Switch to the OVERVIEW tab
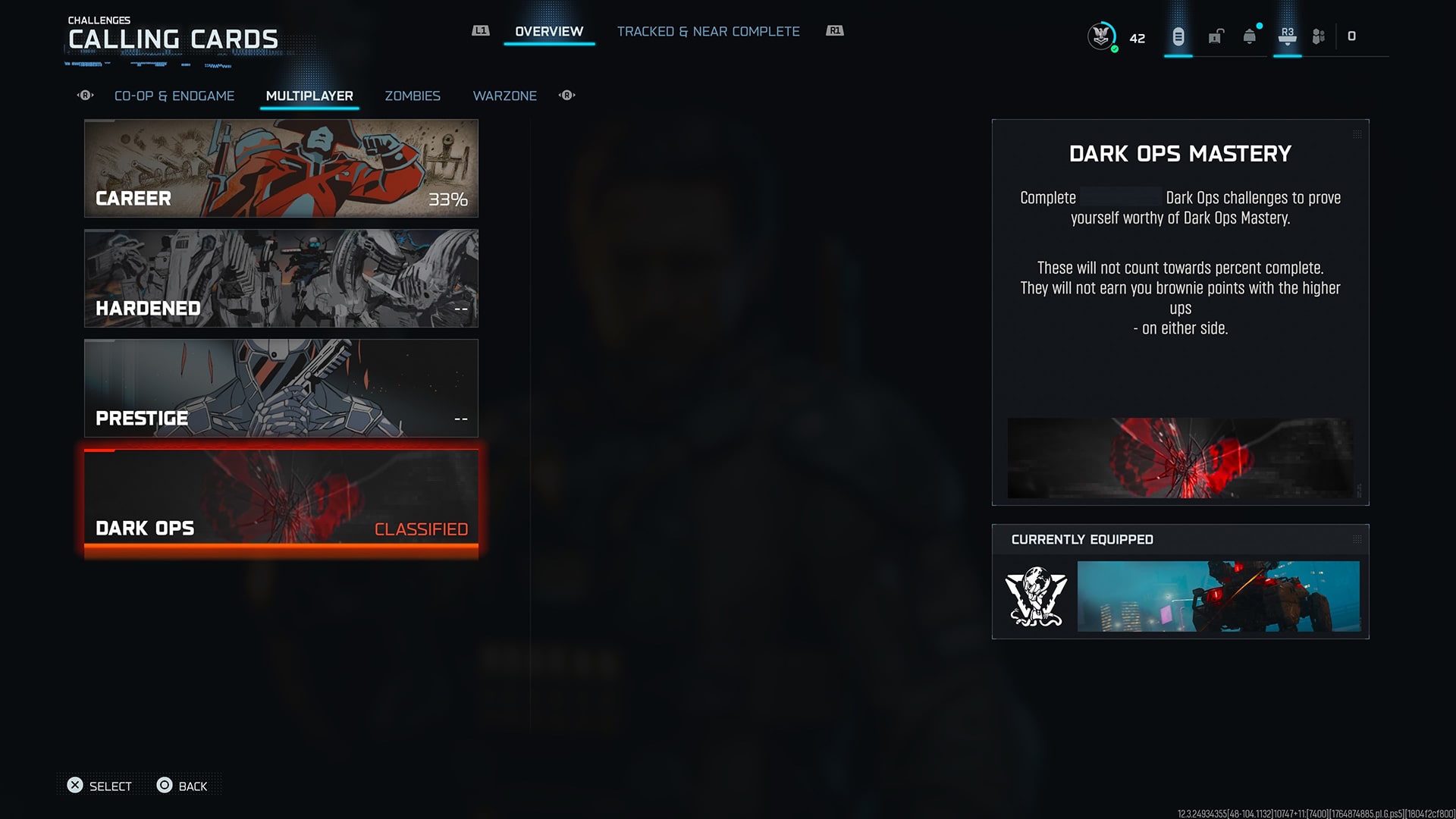 pyautogui.click(x=548, y=31)
